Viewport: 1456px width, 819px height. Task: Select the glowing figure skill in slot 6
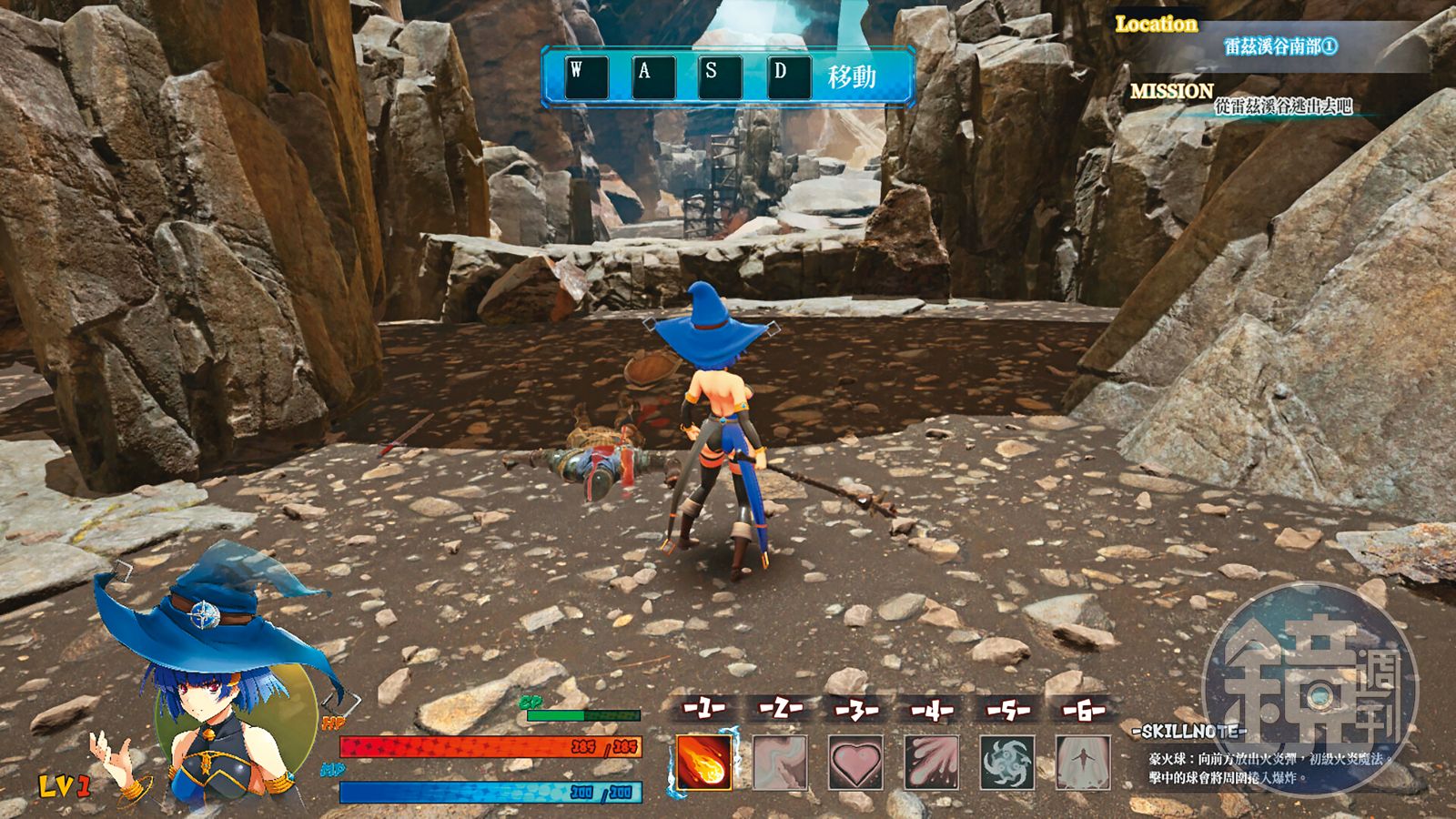1083,762
